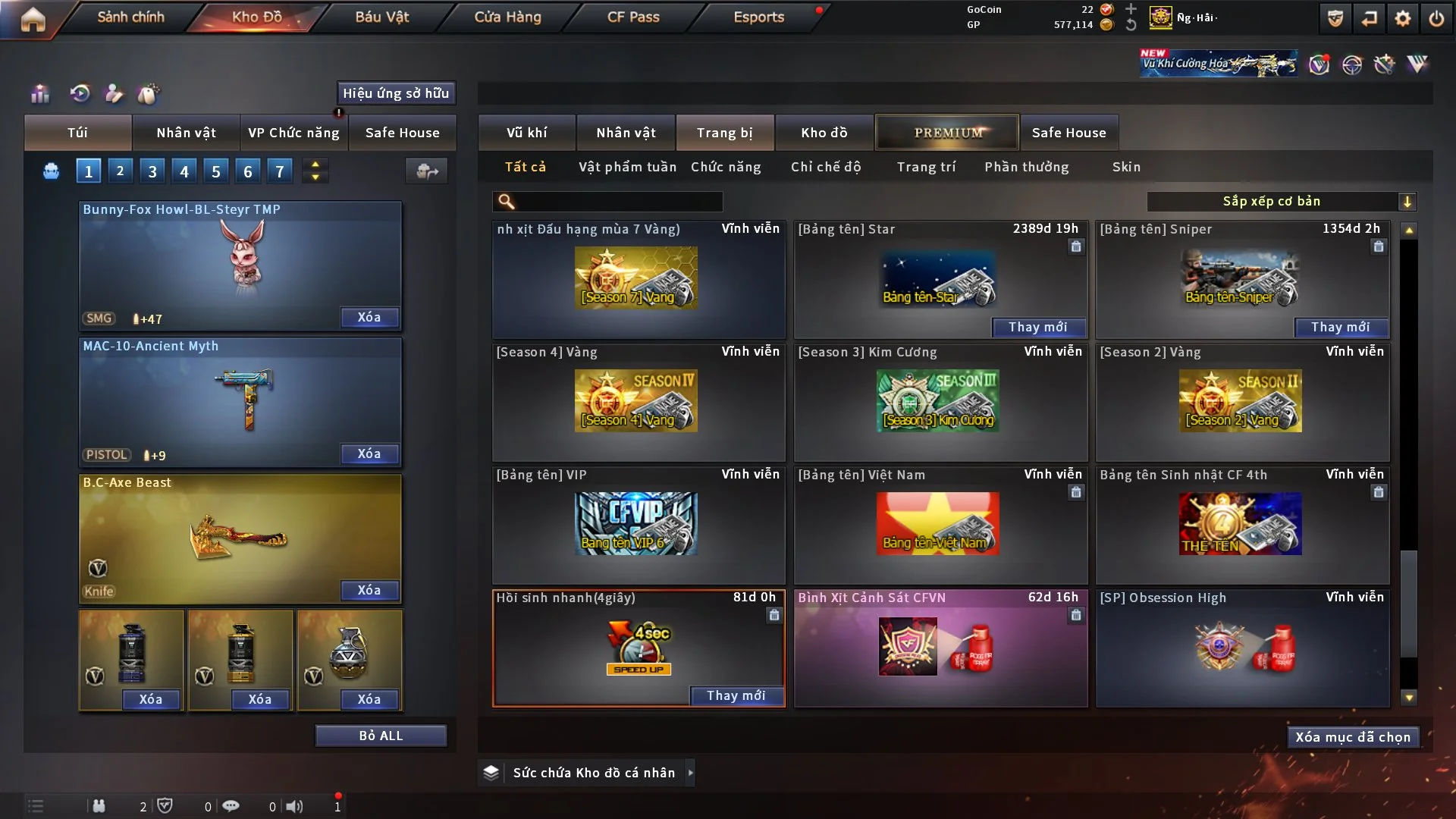This screenshot has height=819, width=1456.
Task: Select the [Bảng tên] VIP item
Action: tap(638, 524)
